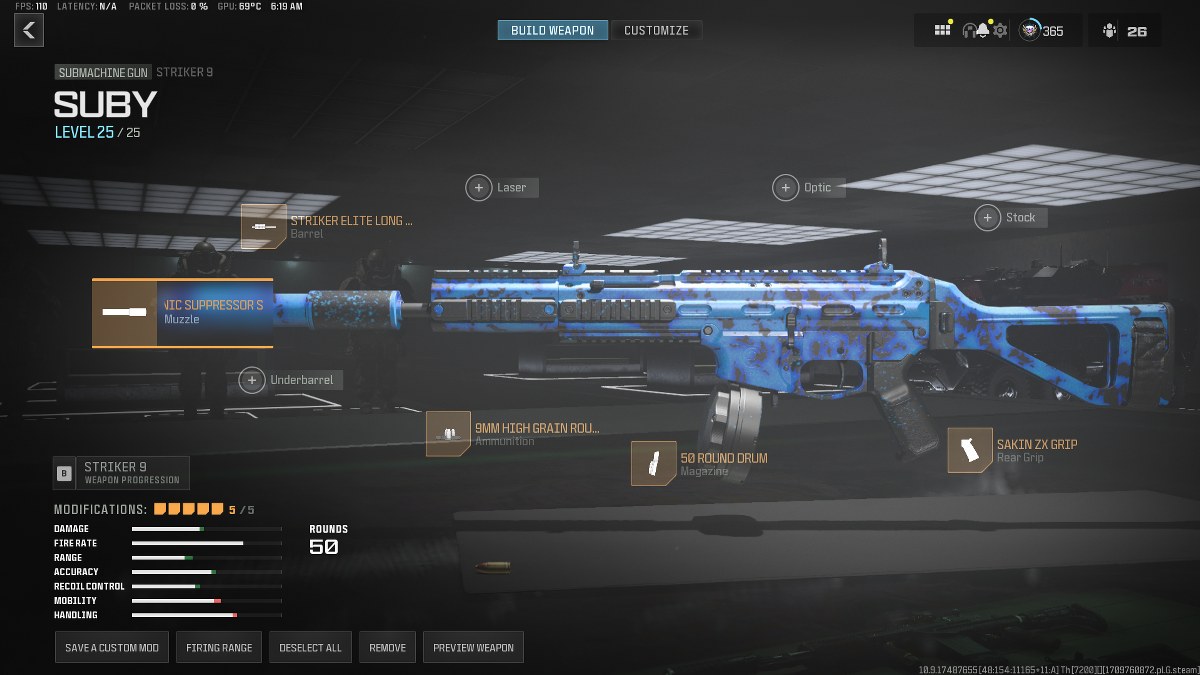Switch to the Build Weapon tab

point(553,30)
